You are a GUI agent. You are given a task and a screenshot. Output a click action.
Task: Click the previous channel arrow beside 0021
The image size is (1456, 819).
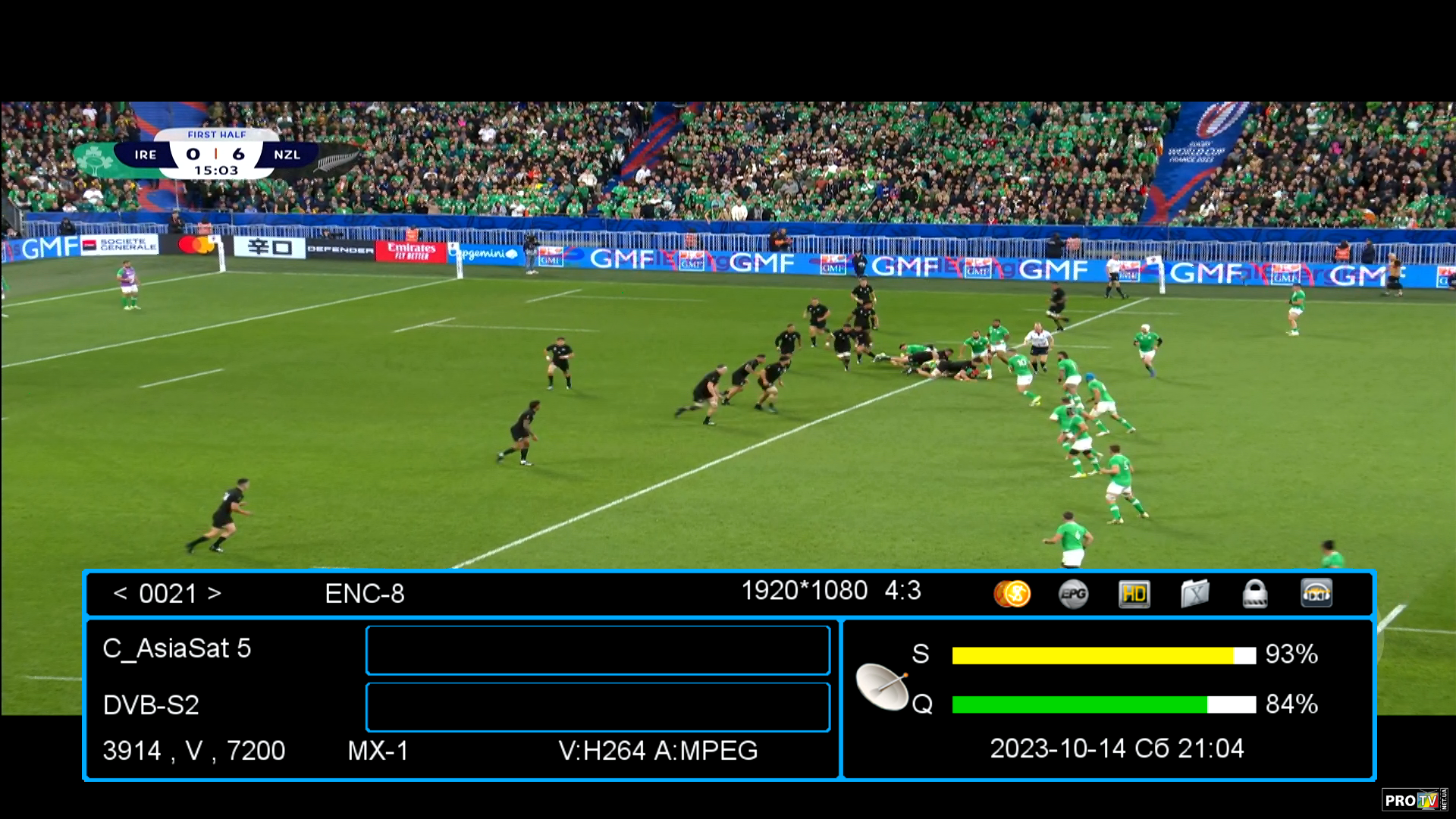(120, 593)
